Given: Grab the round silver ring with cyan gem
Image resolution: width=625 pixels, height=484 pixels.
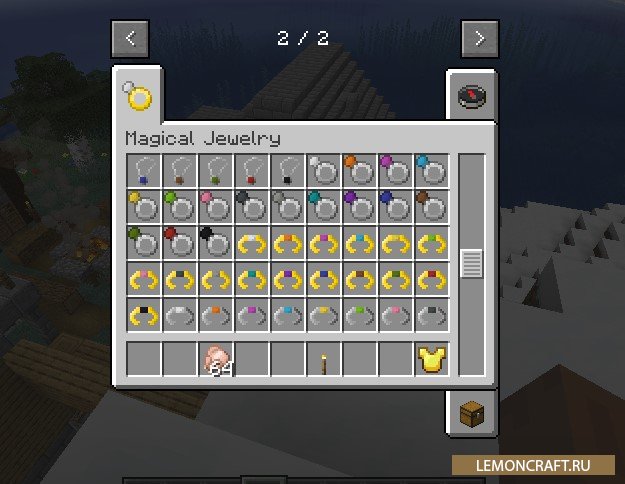Looking at the screenshot, I should (x=433, y=171).
